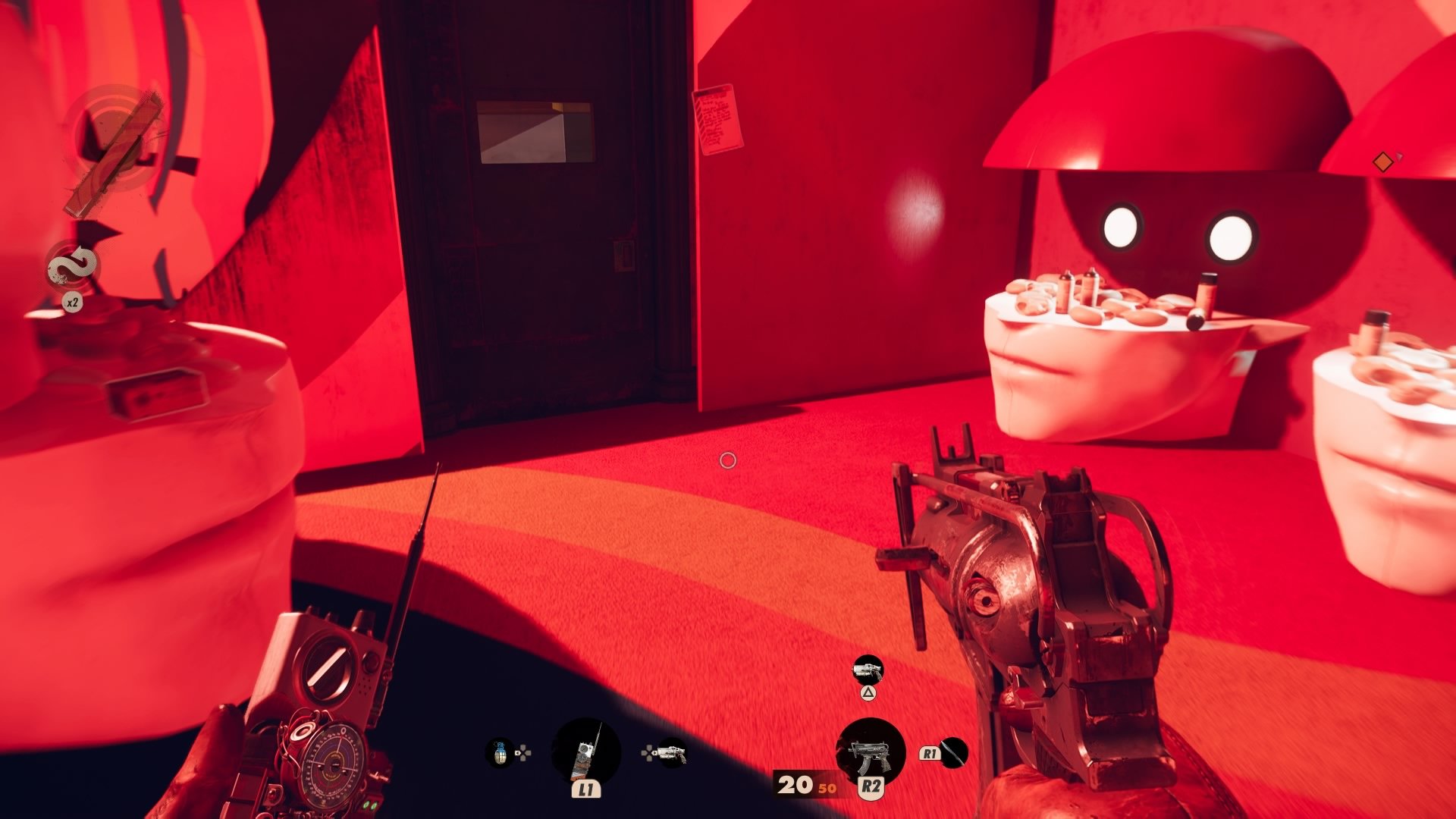Click the center aiming reticle
This screenshot has height=819, width=1456.
point(728,460)
